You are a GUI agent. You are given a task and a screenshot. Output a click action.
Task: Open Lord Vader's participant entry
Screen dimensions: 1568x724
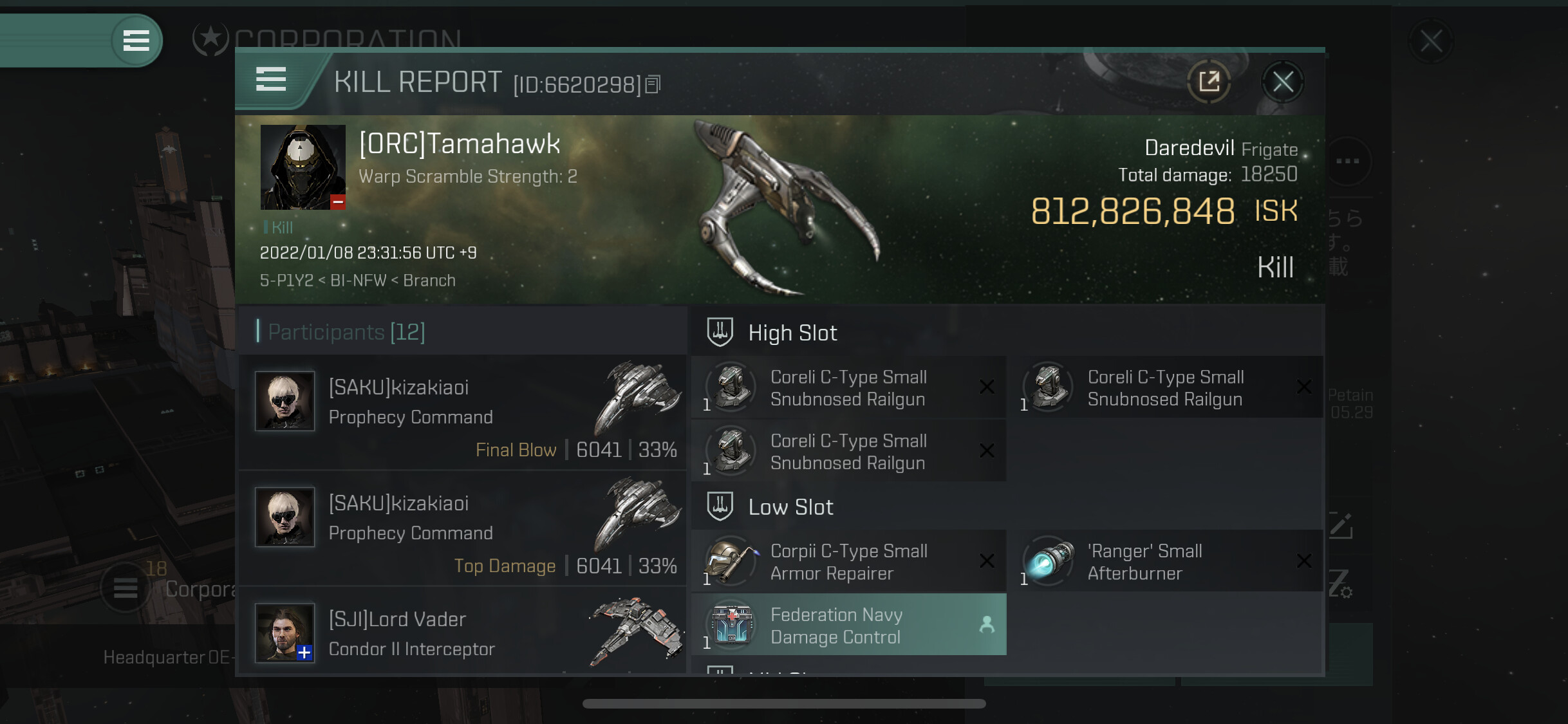462,633
